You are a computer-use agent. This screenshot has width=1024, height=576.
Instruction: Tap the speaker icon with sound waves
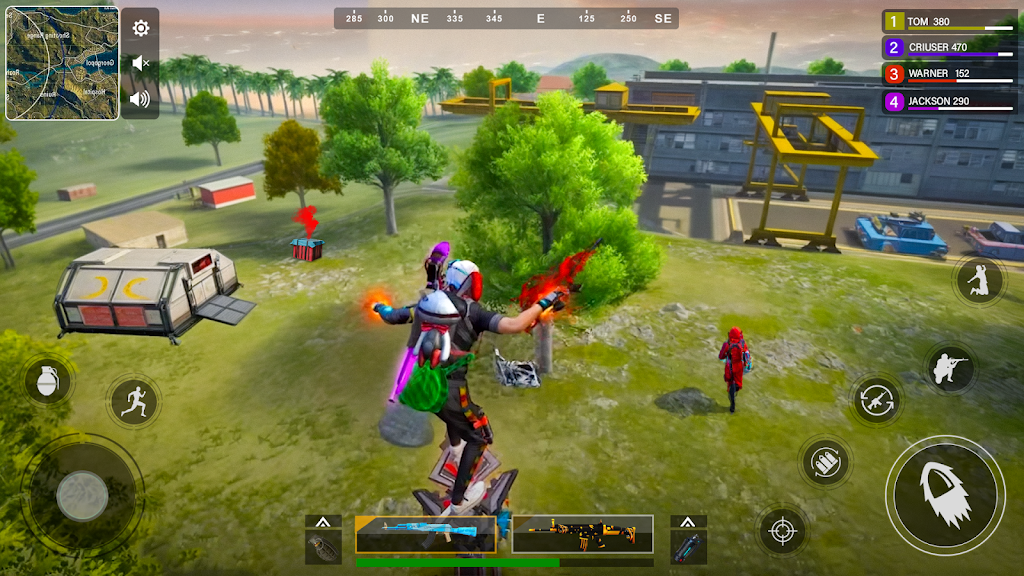point(140,98)
